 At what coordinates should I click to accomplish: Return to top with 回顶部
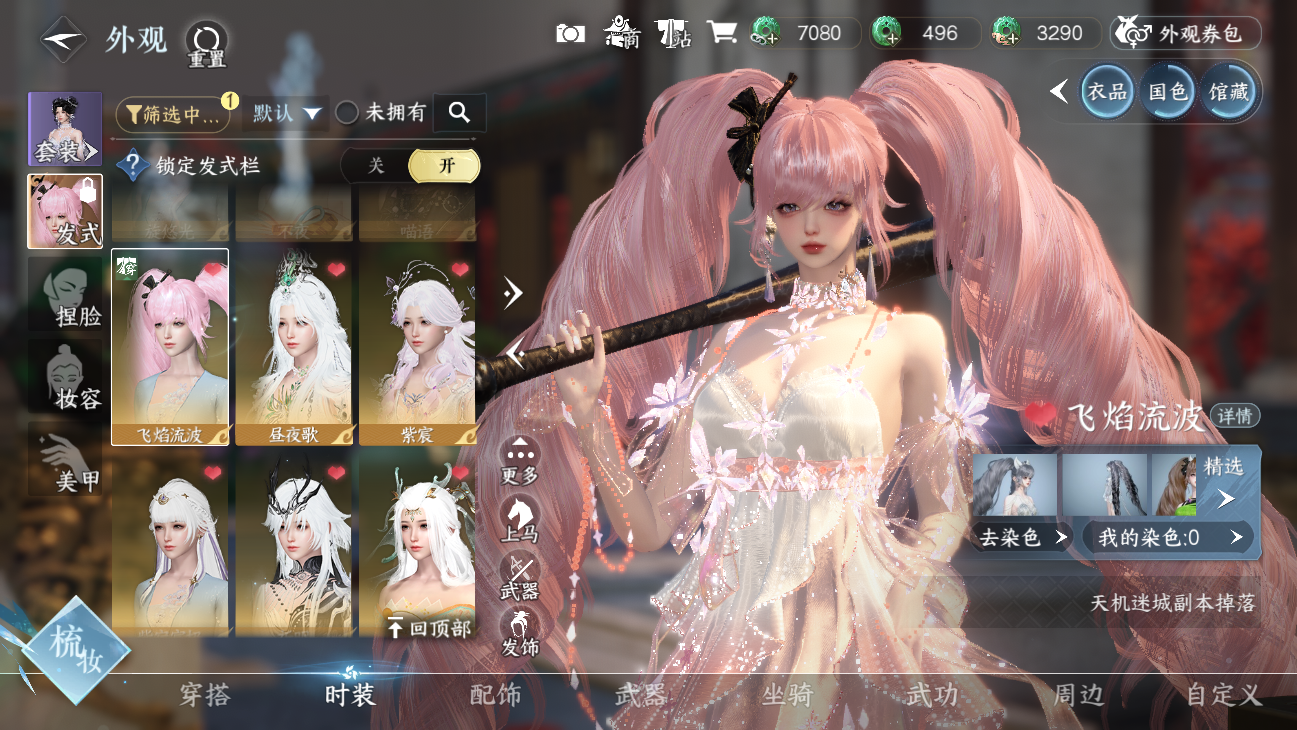coord(428,629)
